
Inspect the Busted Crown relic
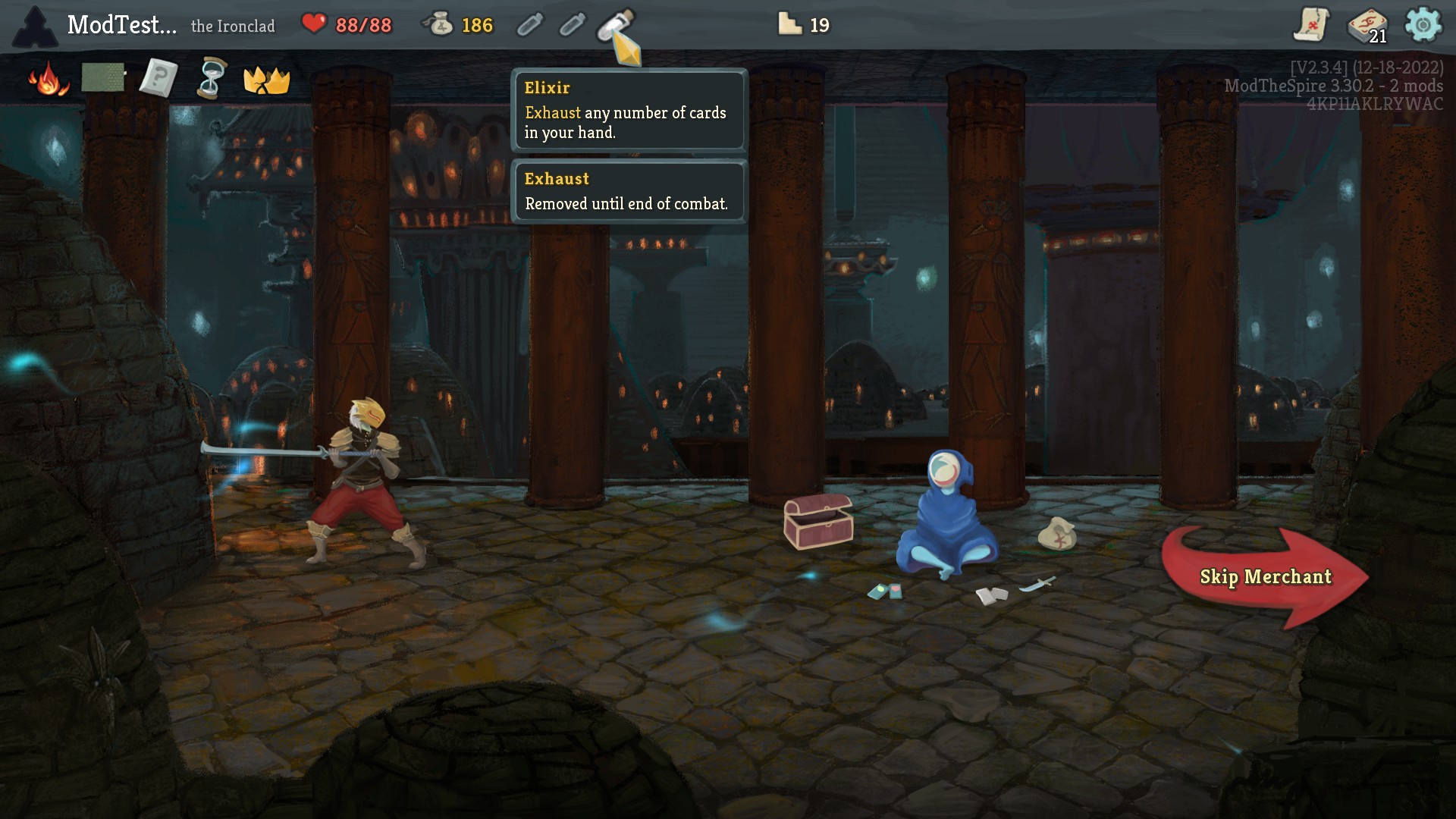click(x=267, y=79)
